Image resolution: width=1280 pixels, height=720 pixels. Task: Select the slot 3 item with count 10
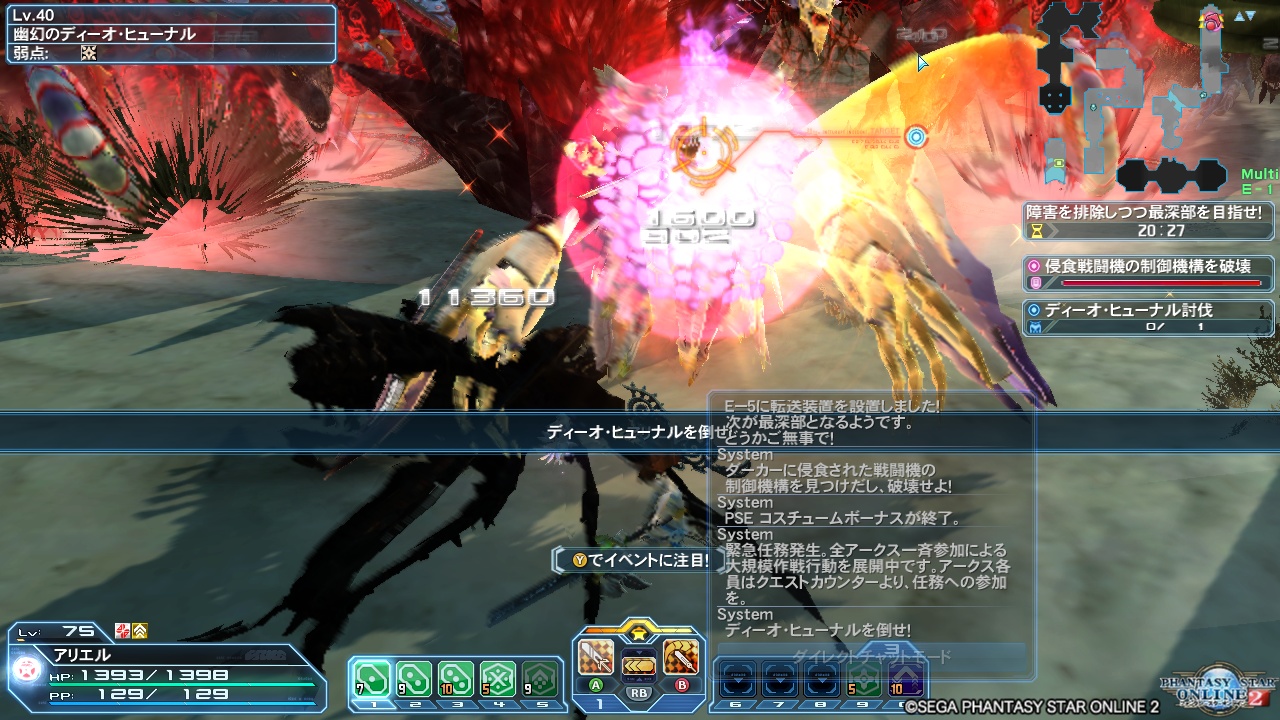click(456, 676)
